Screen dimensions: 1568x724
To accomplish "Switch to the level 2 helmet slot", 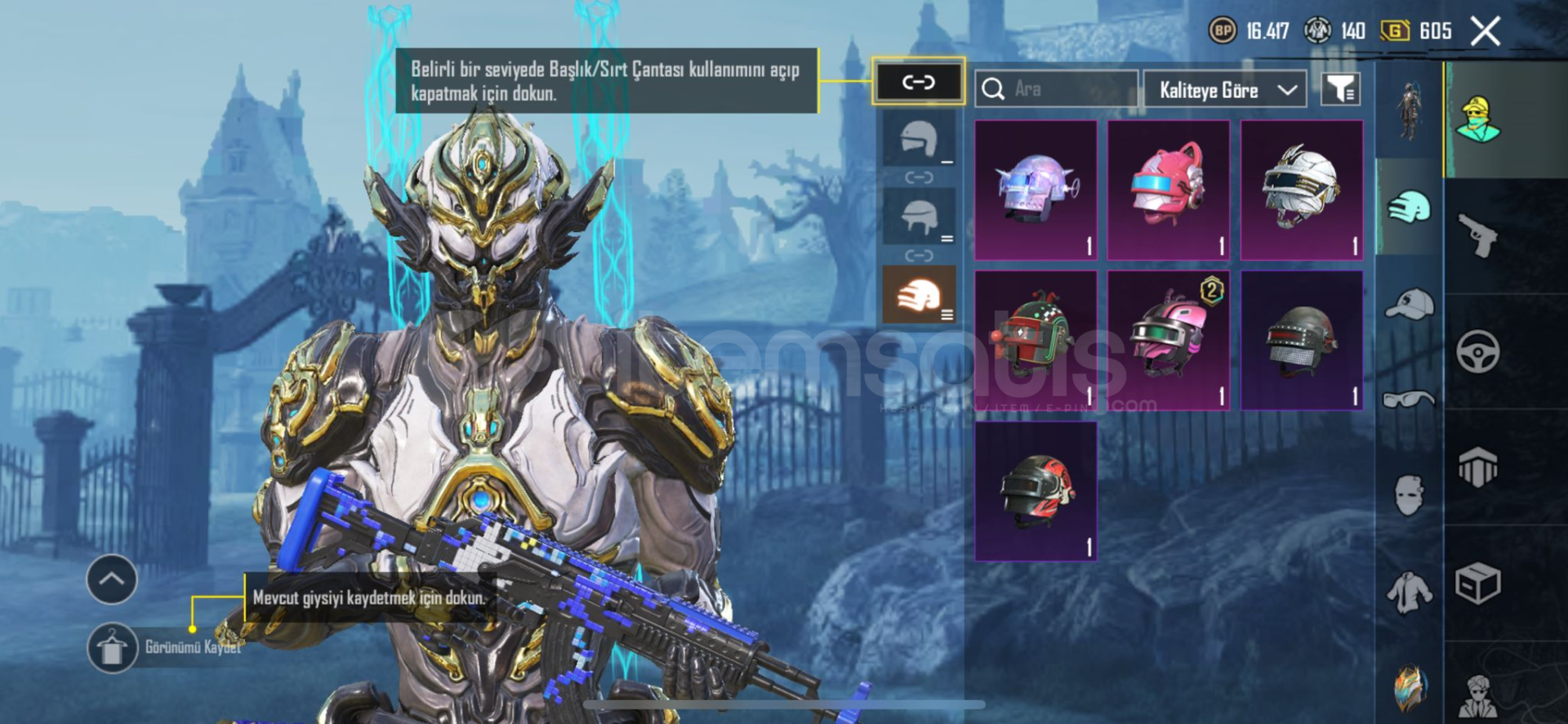I will tap(919, 217).
